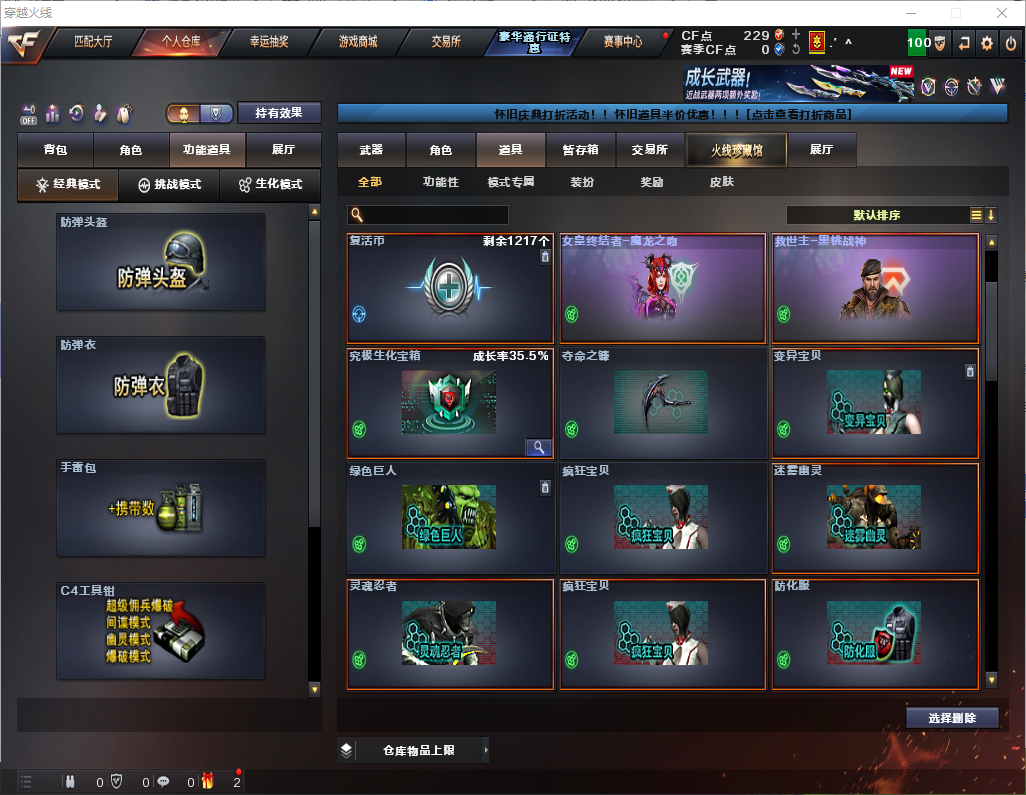Close the game window
Image resolution: width=1026 pixels, height=795 pixels.
[1002, 13]
